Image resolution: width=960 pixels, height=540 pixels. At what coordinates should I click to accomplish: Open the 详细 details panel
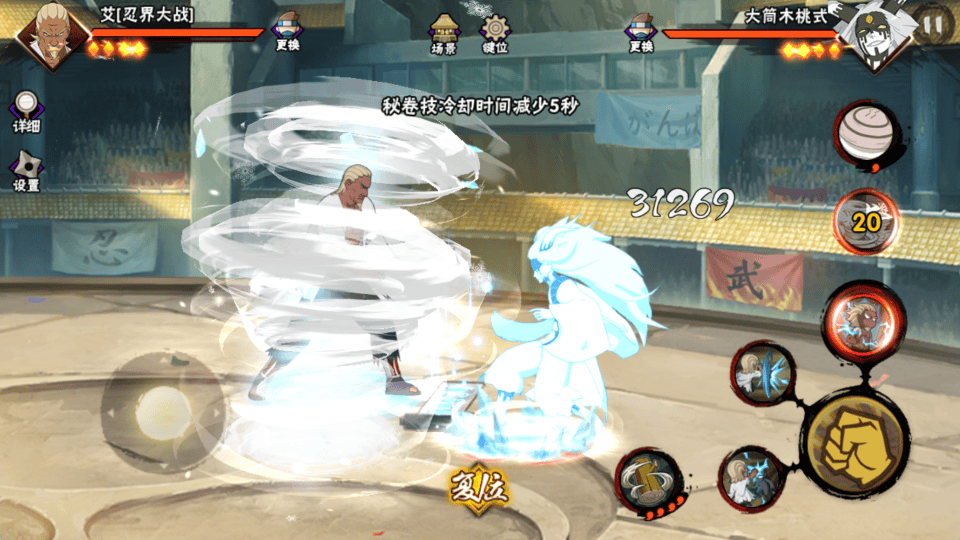(27, 112)
